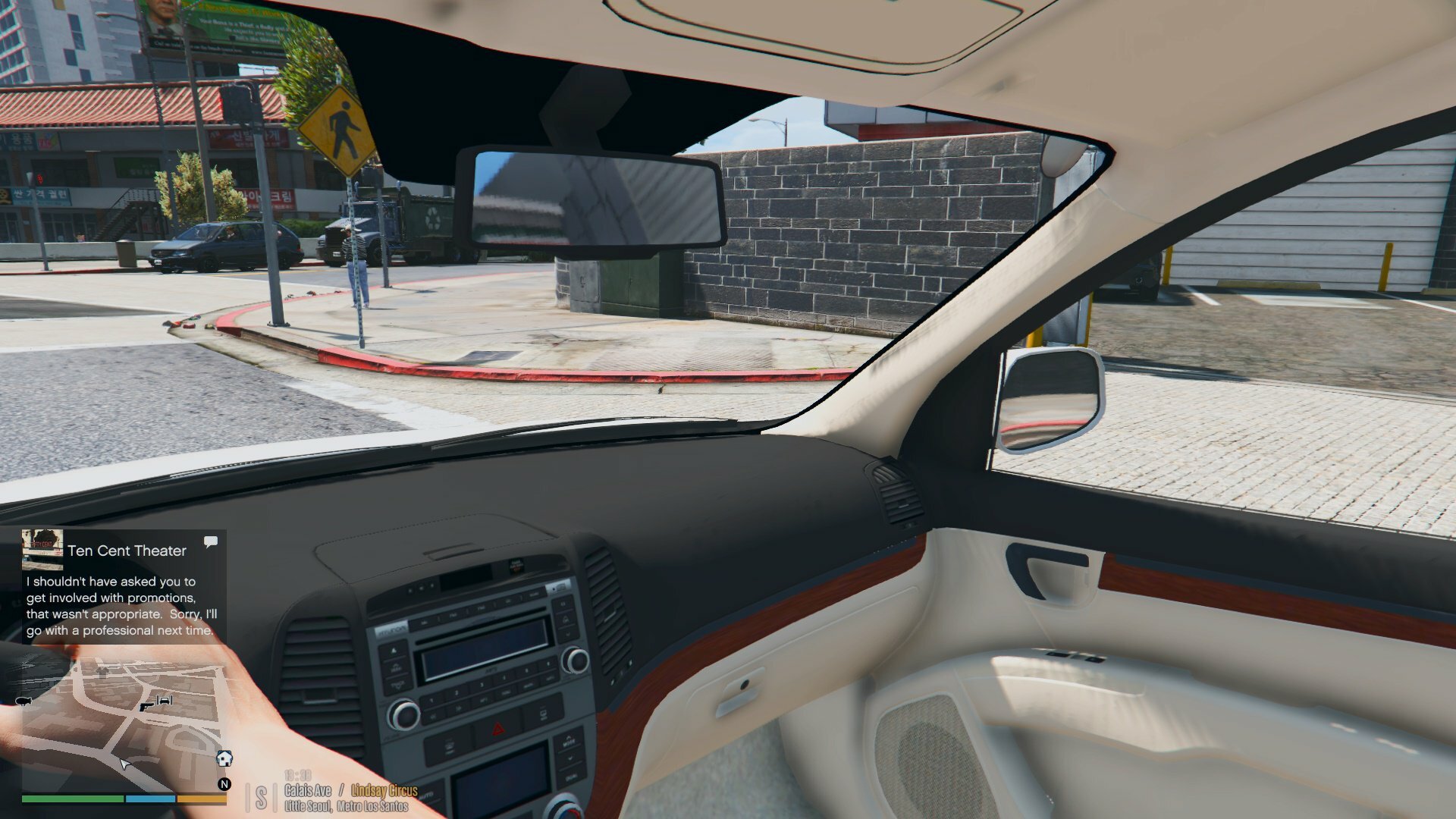This screenshot has width=1456, height=819.
Task: Click the Ten Cent Theater sender thumbnail
Action: [42, 549]
